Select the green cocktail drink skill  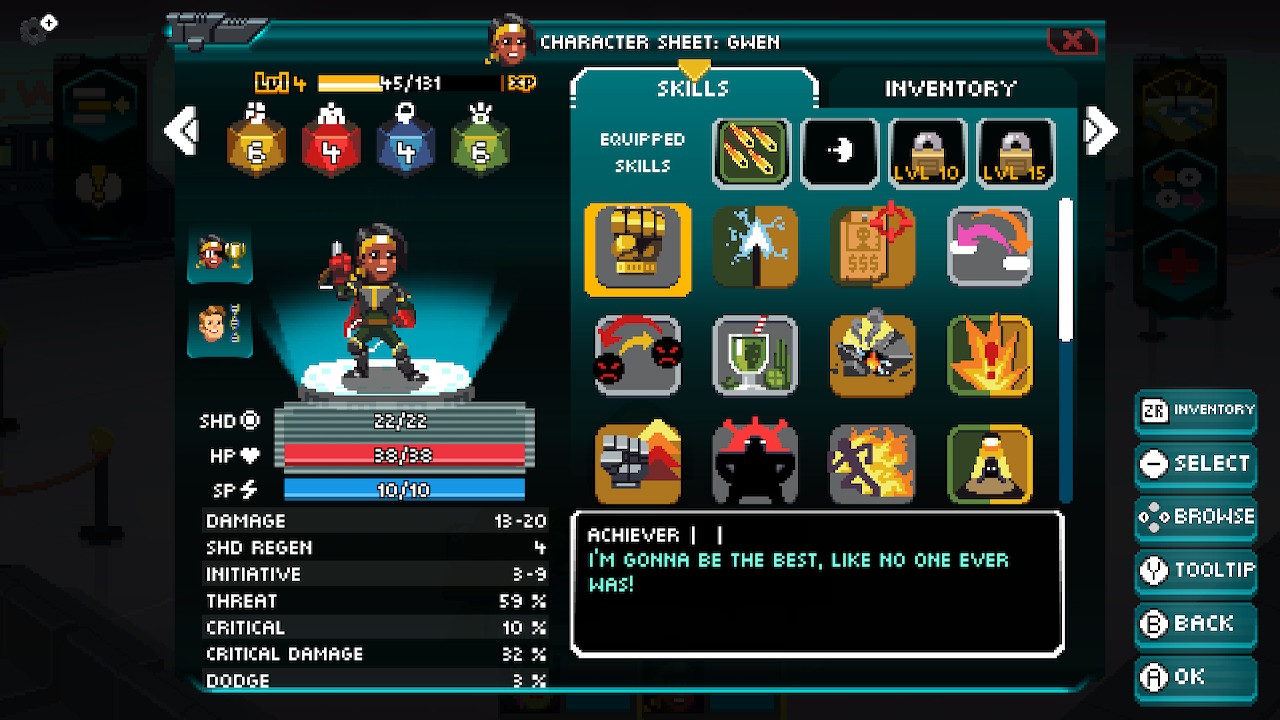click(755, 355)
